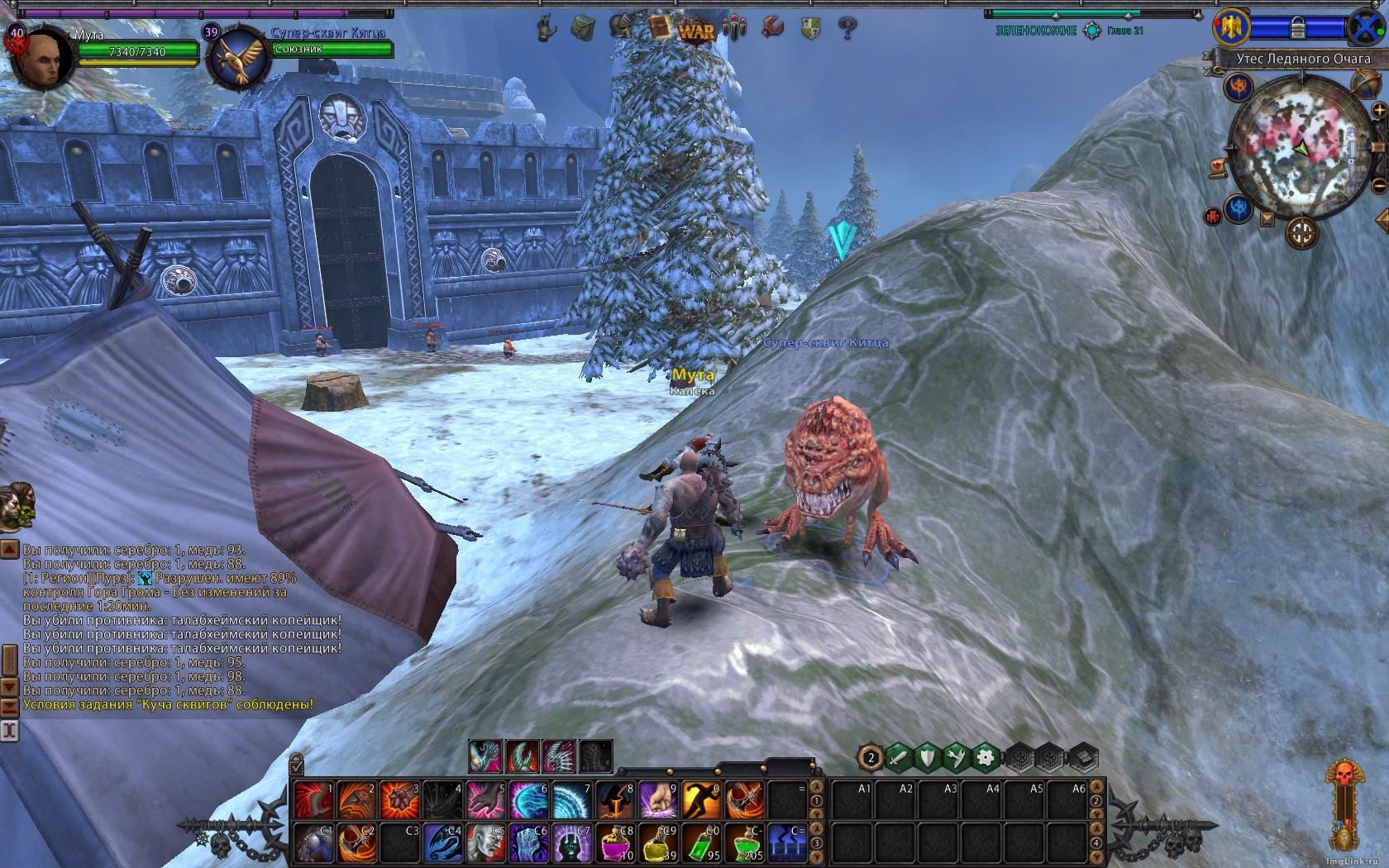Select the Супер-сквиг Китца target portrait
Image resolution: width=1389 pixels, height=868 pixels.
click(x=238, y=56)
